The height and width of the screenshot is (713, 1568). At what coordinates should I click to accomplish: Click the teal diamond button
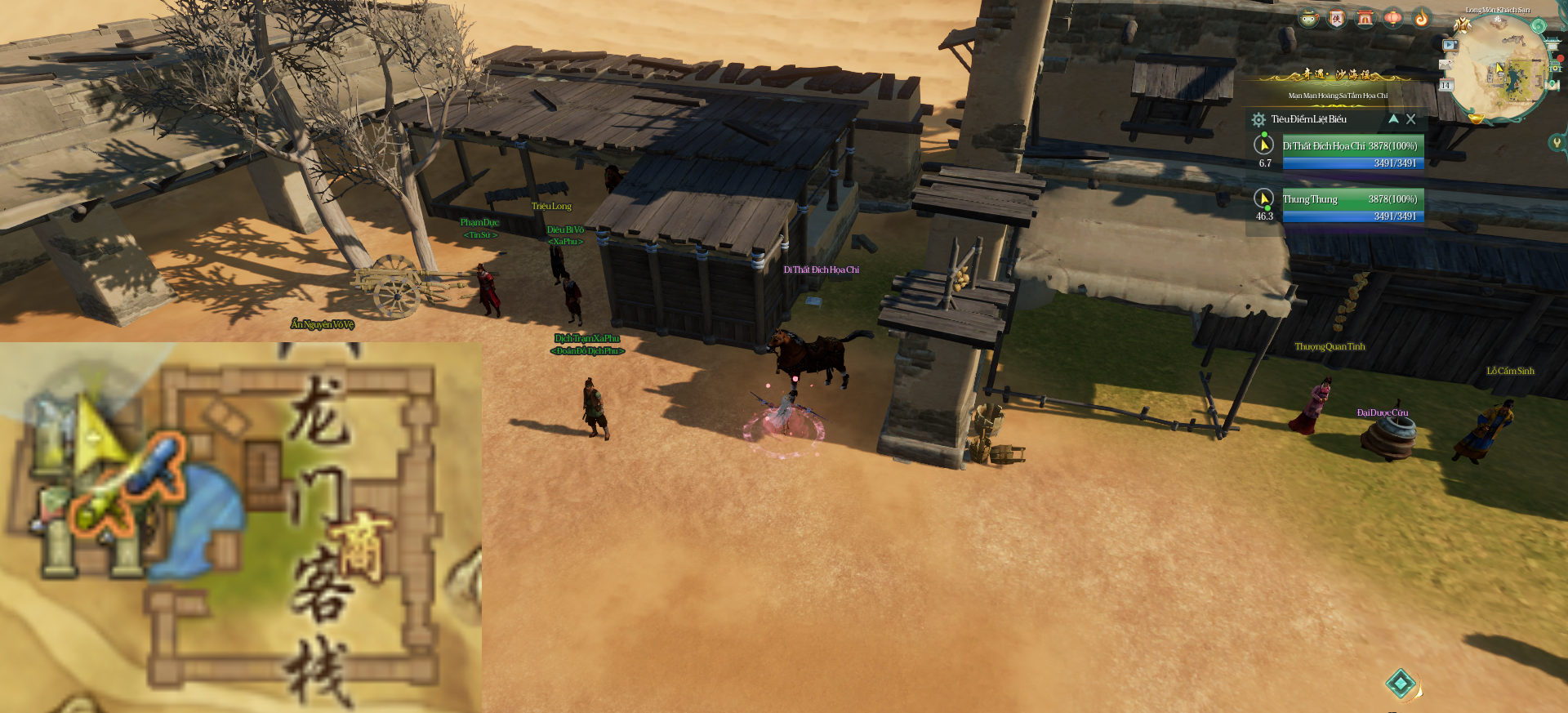point(1401,684)
